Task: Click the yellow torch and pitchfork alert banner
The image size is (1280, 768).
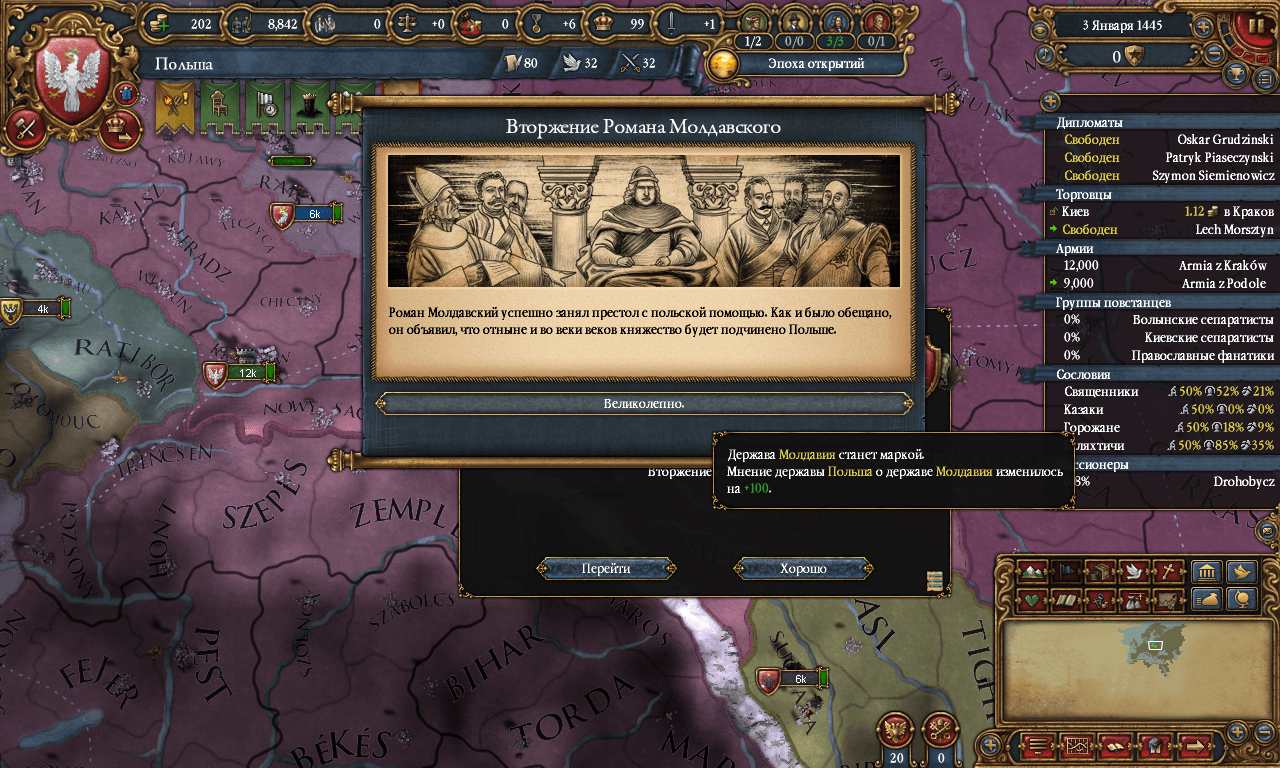Action: [172, 106]
